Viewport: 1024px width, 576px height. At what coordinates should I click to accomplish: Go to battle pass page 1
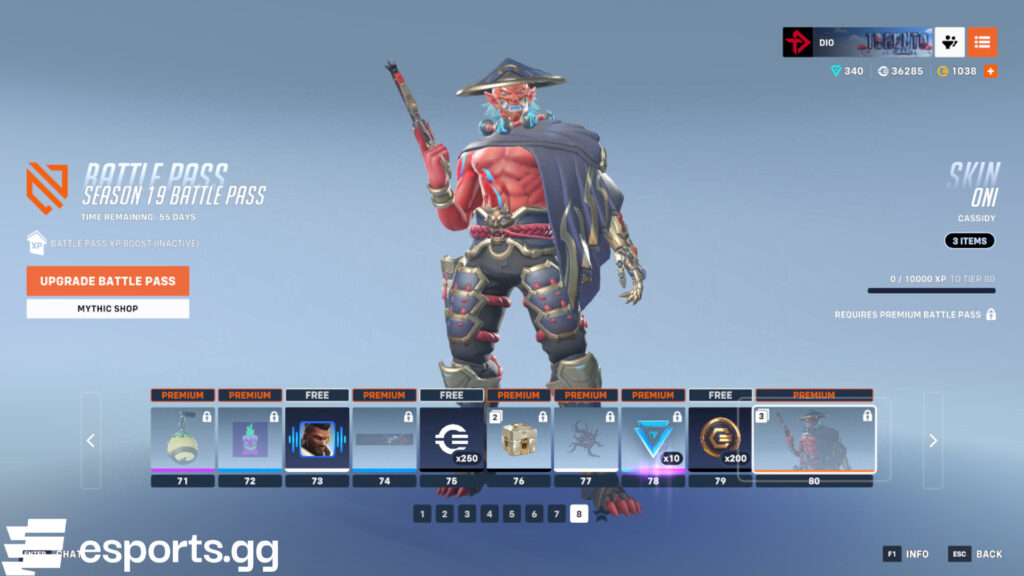pos(422,514)
